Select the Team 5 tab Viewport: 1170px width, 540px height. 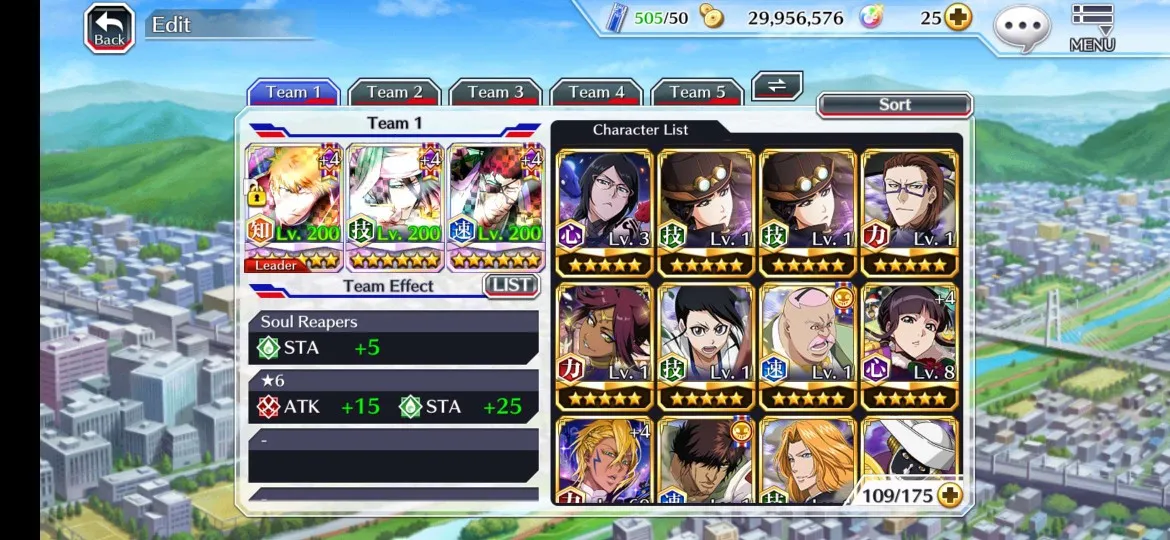[697, 93]
